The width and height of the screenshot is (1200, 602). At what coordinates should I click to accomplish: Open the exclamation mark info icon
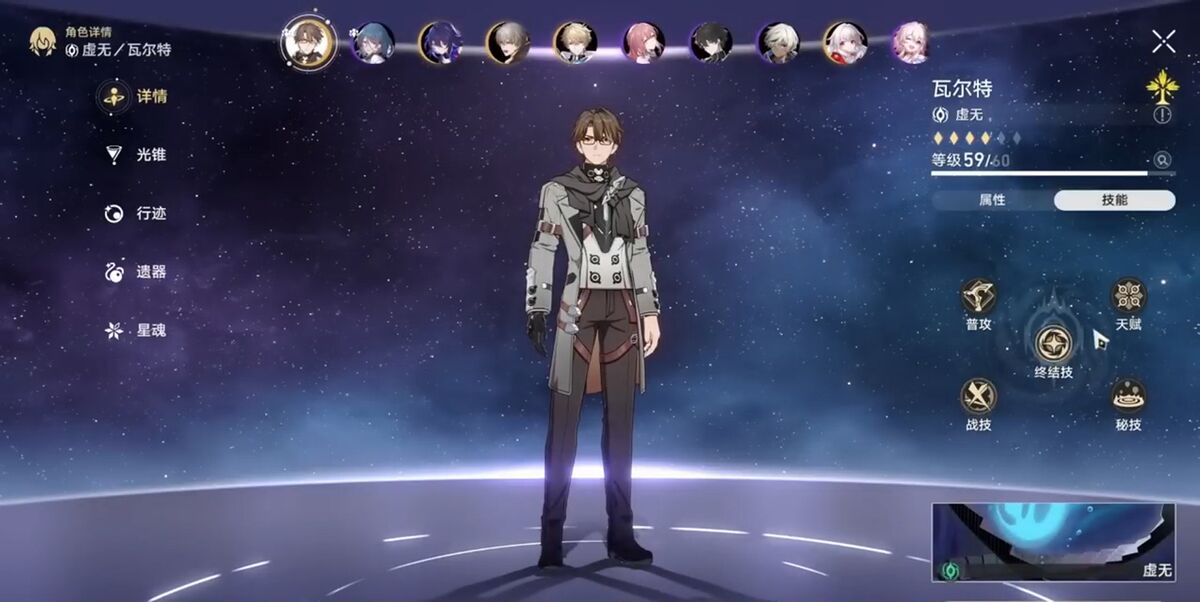(1162, 115)
